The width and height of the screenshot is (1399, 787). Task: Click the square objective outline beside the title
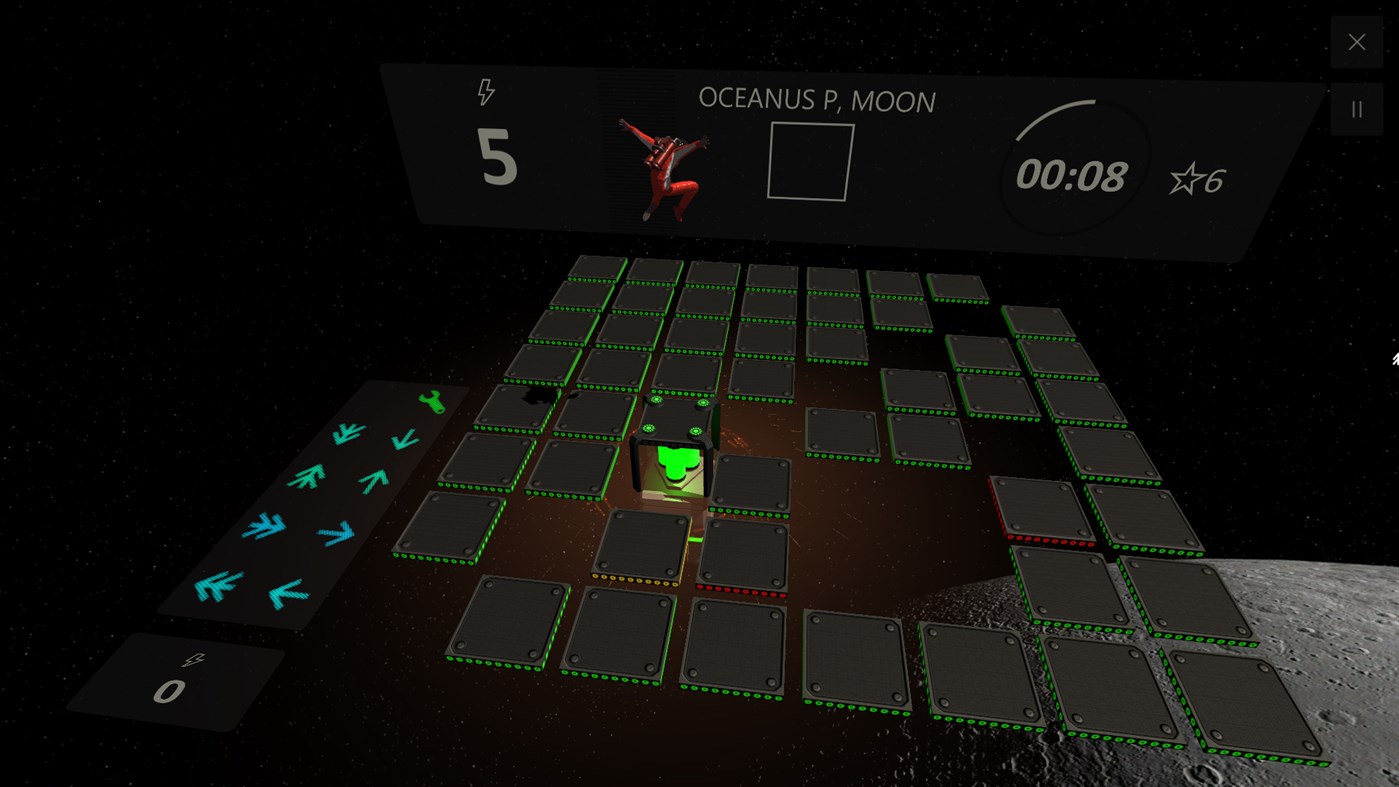pos(808,161)
